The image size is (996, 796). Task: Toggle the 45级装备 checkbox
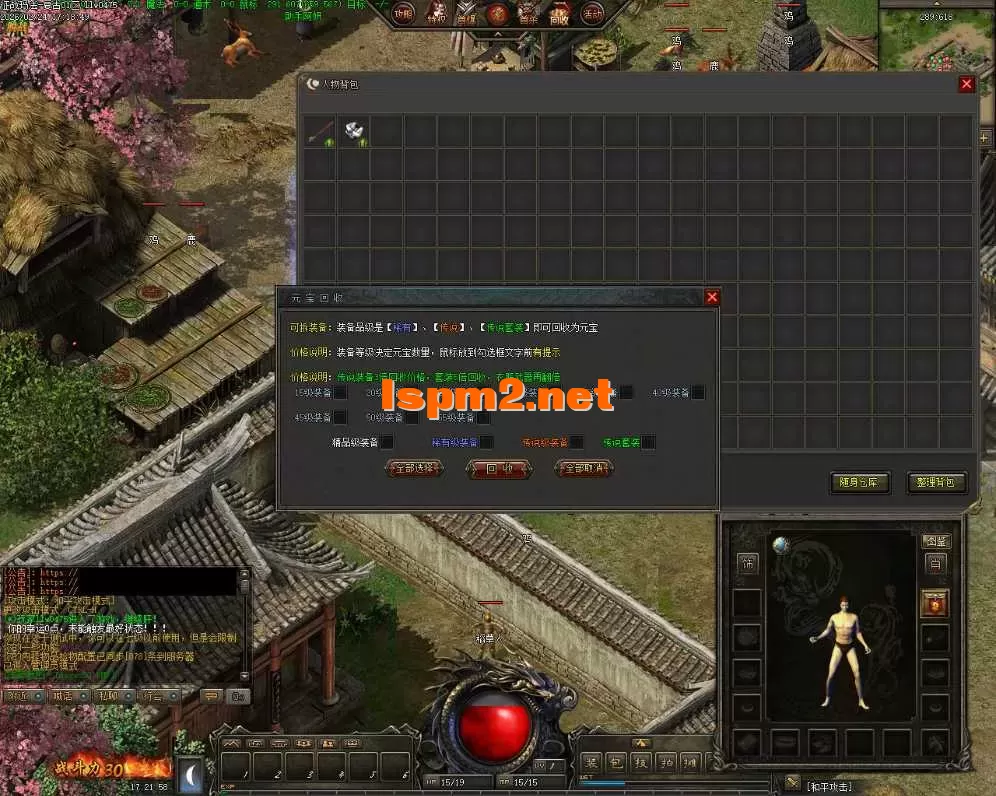tap(340, 417)
